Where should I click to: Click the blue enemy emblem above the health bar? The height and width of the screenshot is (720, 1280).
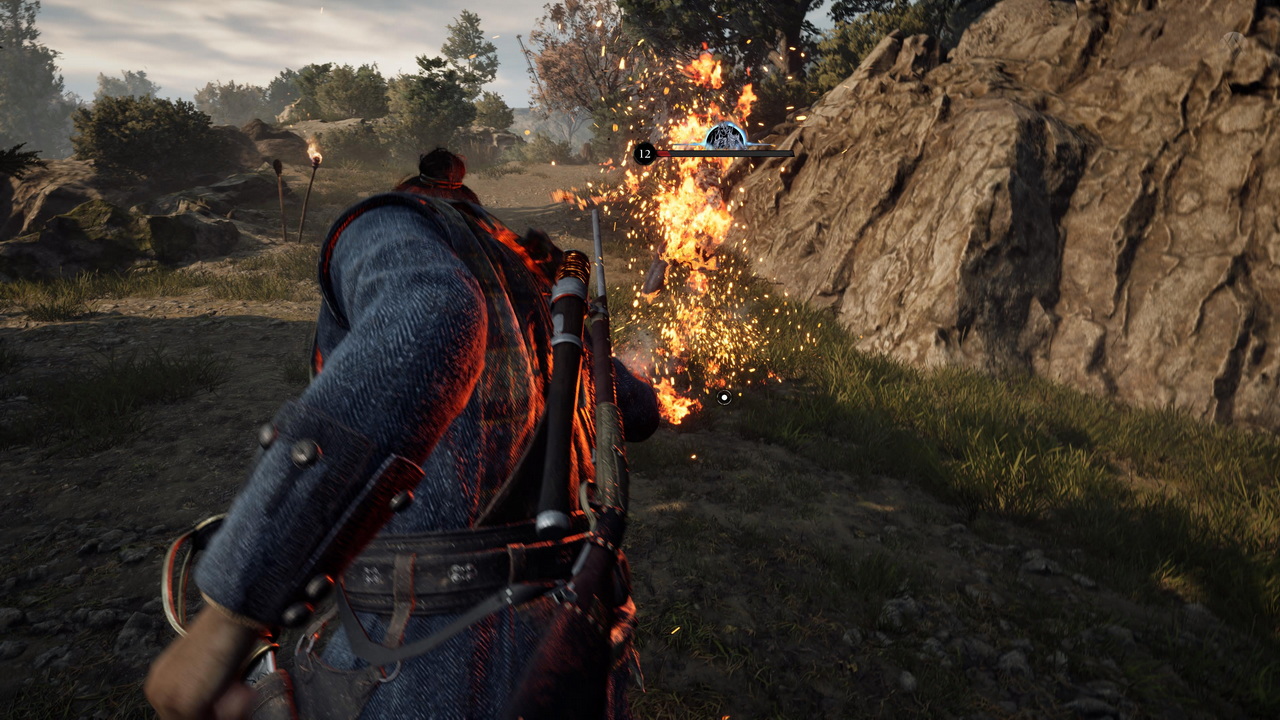[726, 136]
